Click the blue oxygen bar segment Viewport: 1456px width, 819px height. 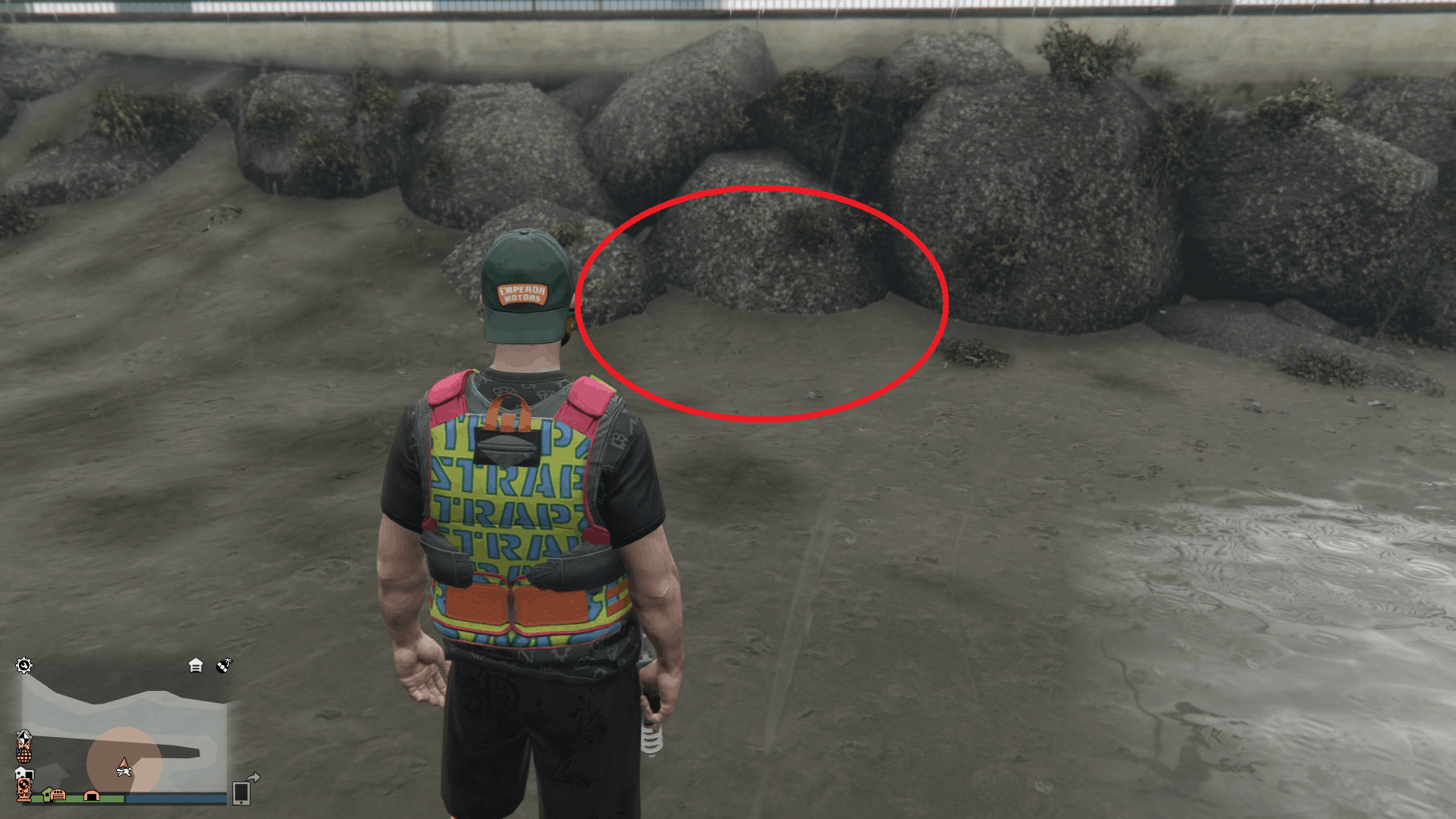coord(174,799)
